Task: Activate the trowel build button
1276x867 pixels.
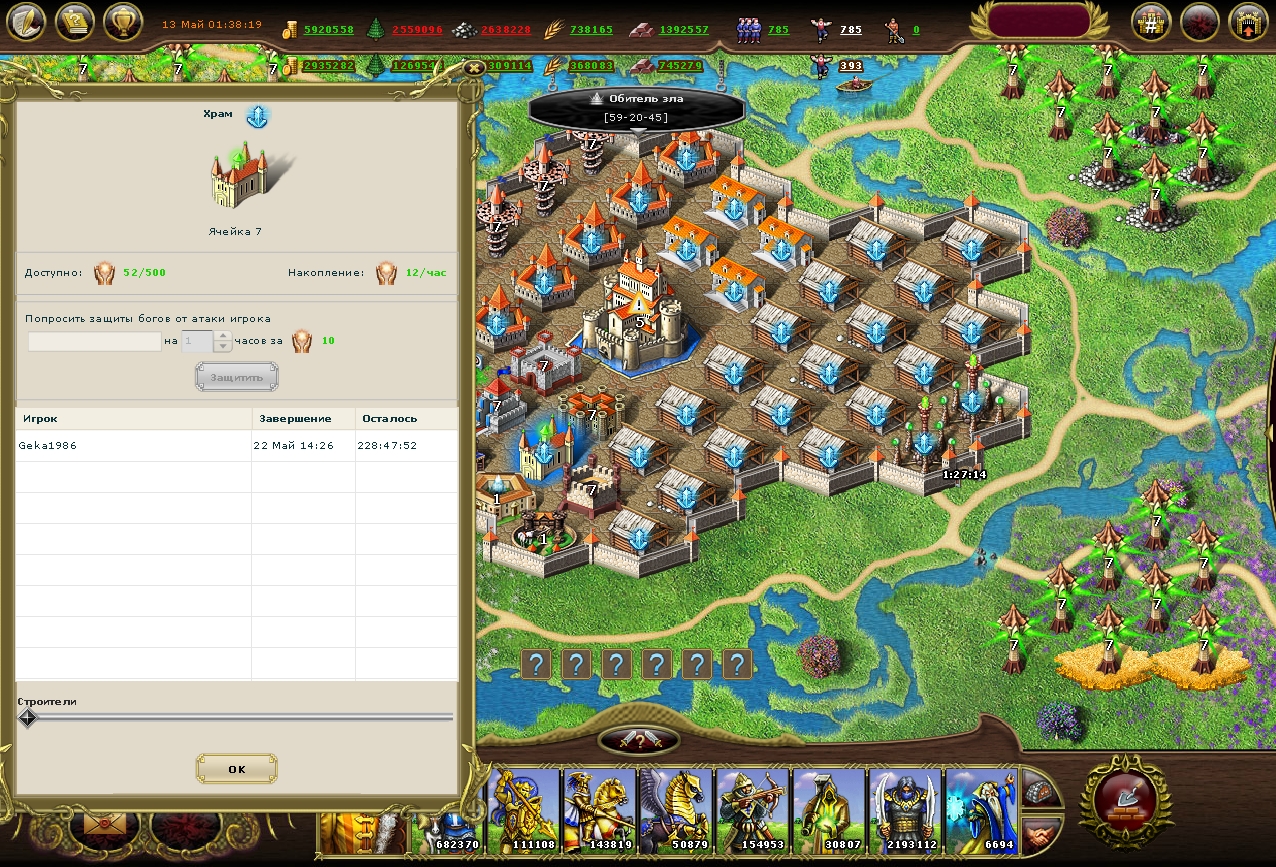Action: pyautogui.click(x=1126, y=798)
